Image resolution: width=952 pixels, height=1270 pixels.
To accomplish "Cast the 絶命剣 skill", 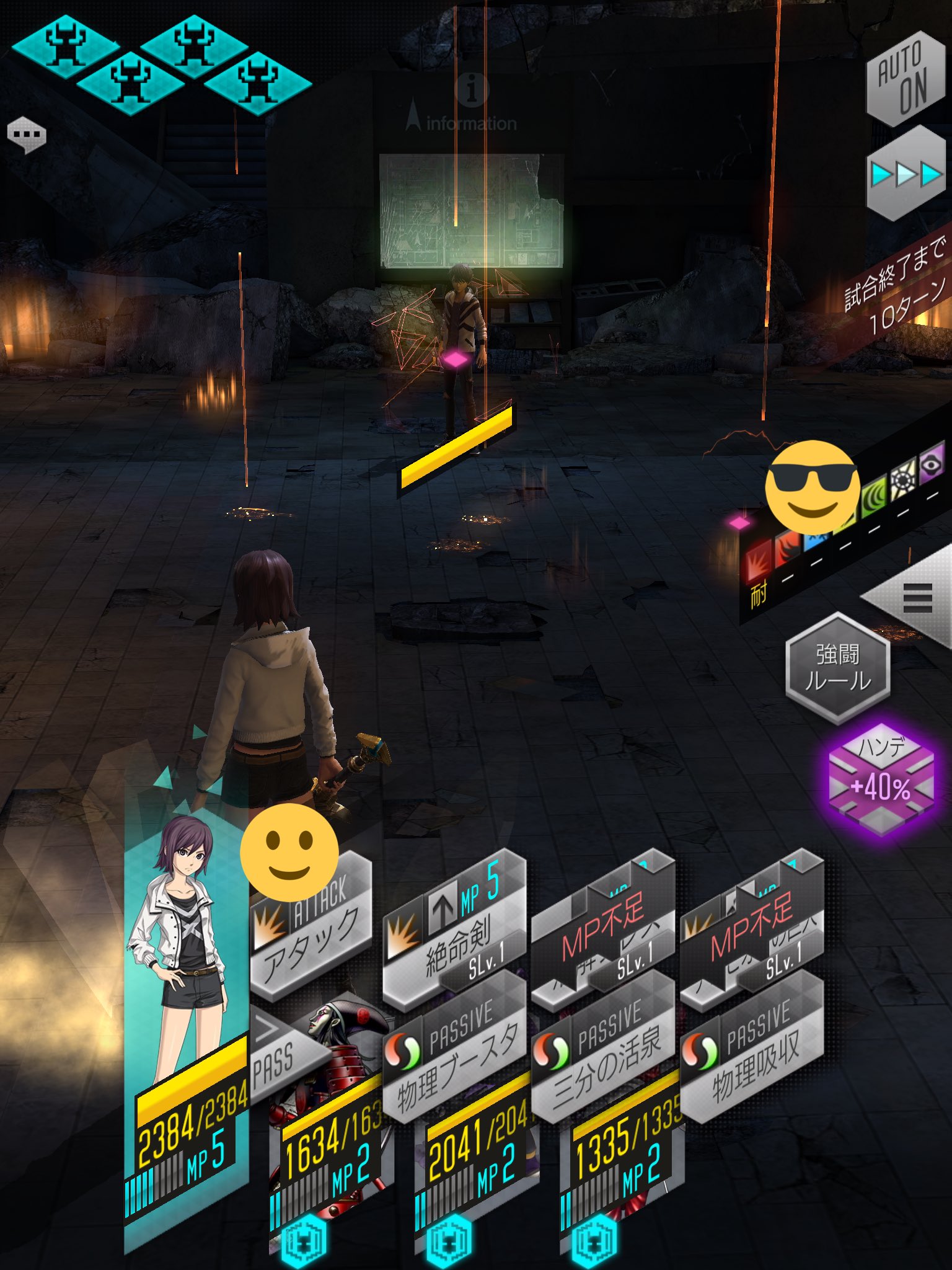I will [x=454, y=930].
